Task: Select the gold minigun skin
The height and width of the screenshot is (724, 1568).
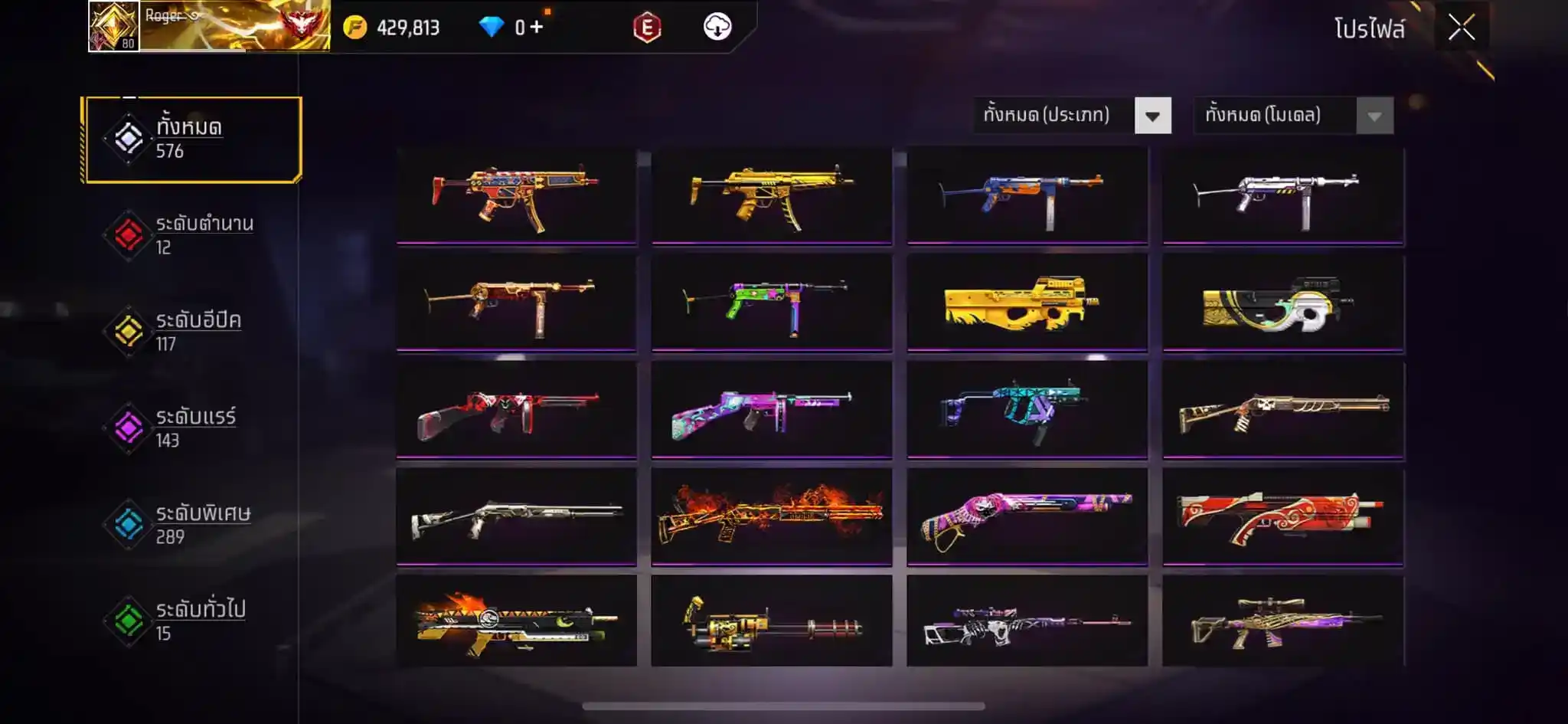Action: [771, 622]
